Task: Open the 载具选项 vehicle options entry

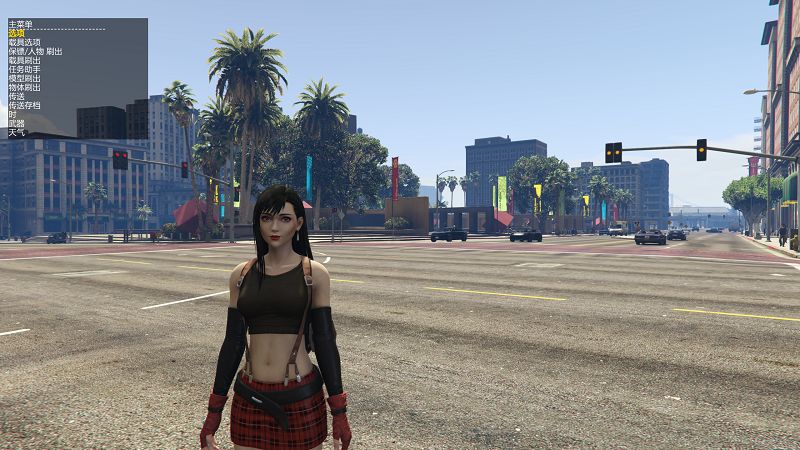Action: pyautogui.click(x=24, y=42)
